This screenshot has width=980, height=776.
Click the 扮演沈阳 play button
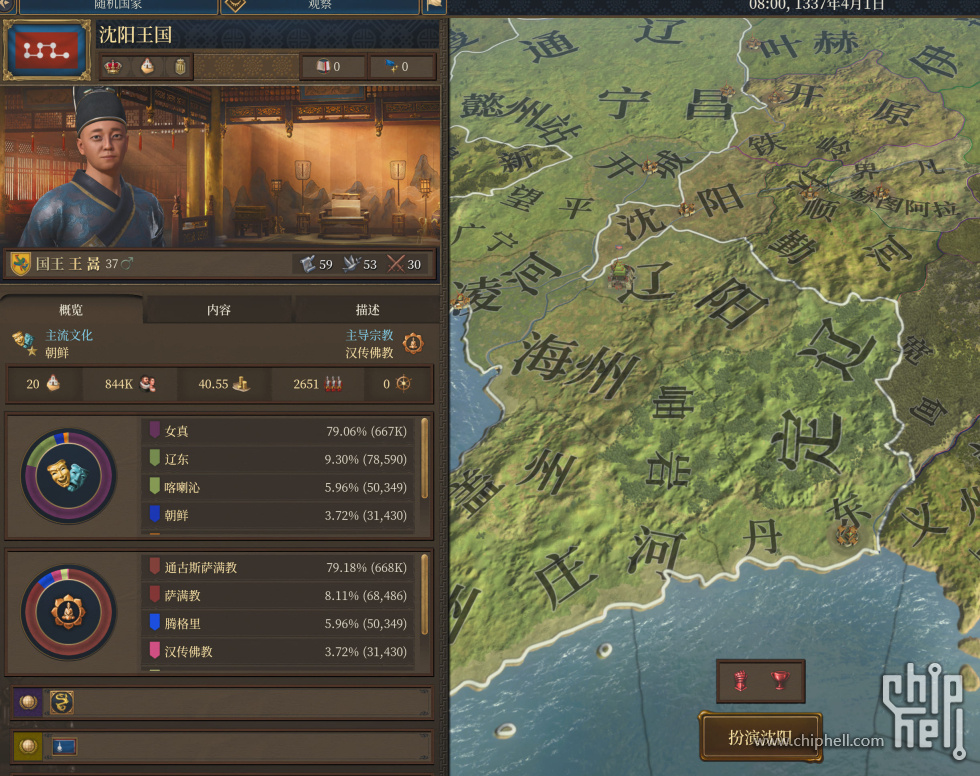tap(760, 738)
